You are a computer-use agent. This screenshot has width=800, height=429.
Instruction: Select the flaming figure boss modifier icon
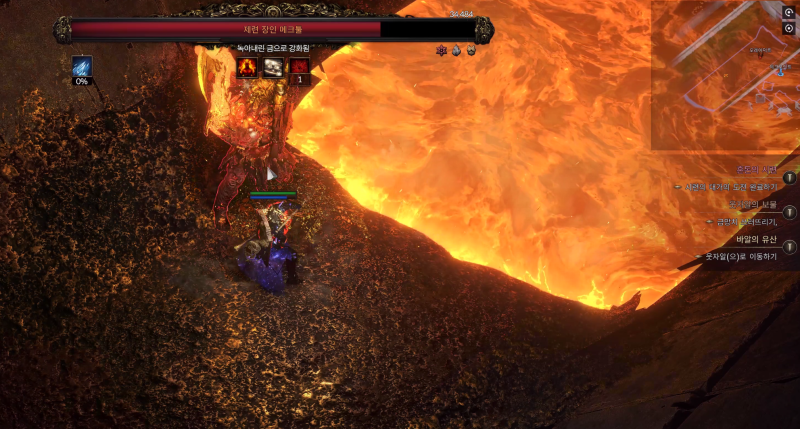pos(246,67)
